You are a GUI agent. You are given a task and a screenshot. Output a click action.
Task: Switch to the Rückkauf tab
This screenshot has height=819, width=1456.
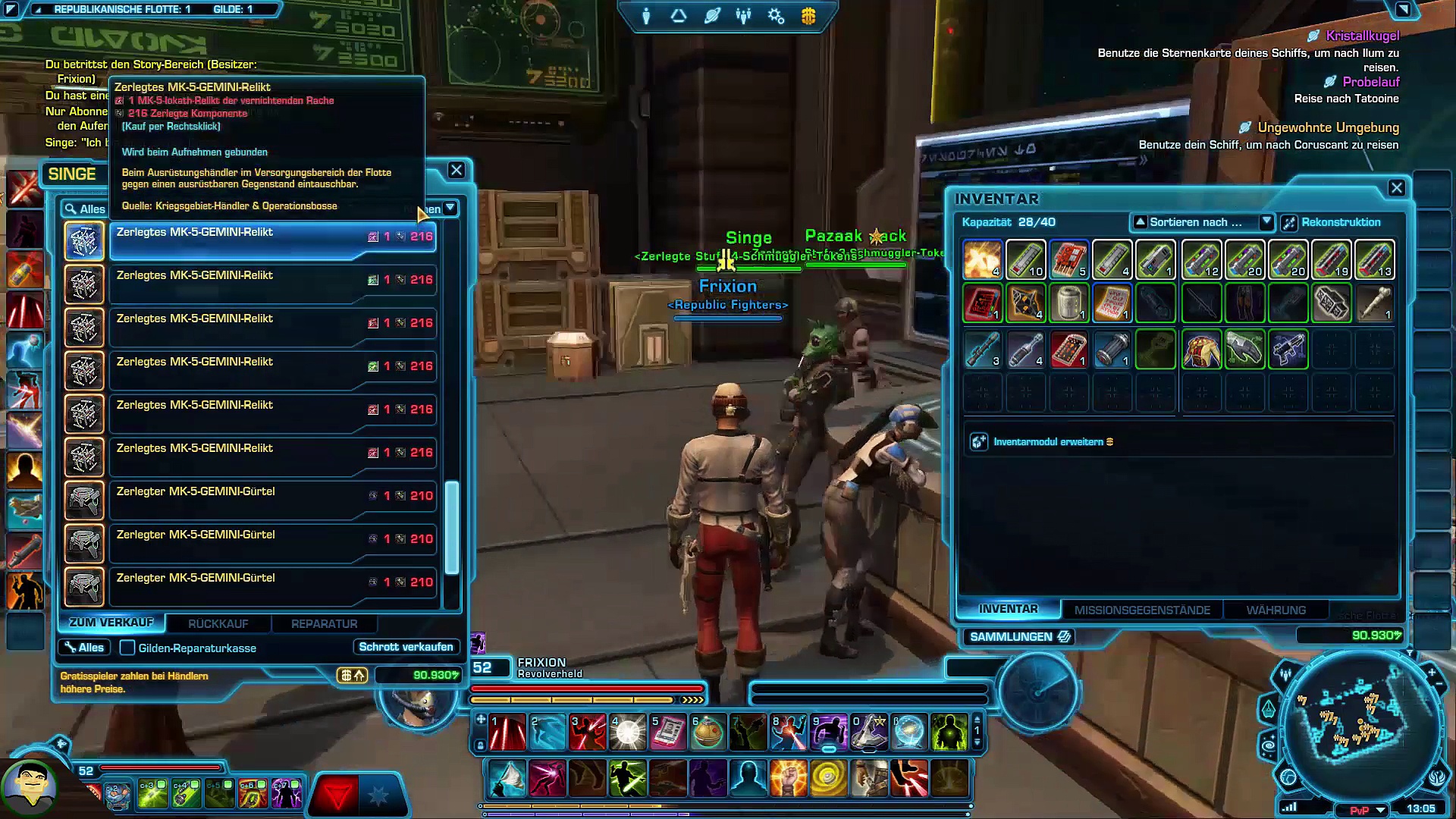click(218, 623)
